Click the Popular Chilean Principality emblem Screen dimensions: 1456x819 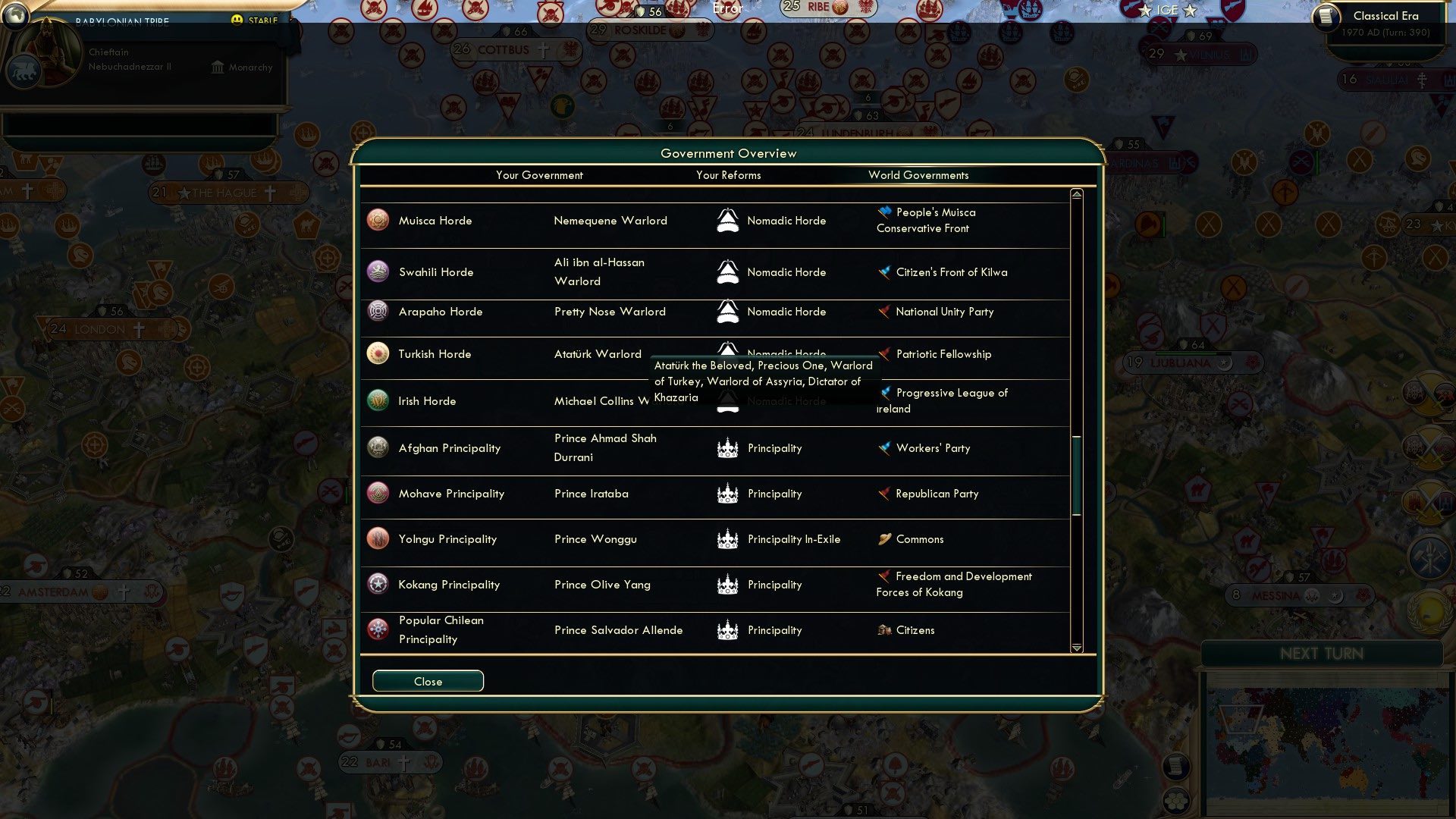[377, 629]
